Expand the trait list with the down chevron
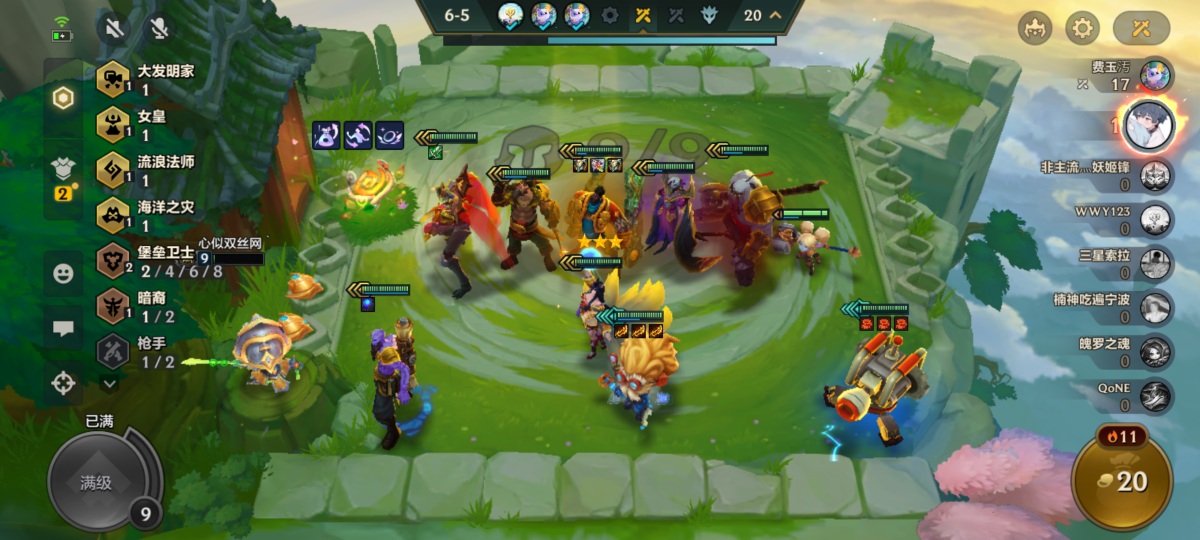This screenshot has width=1200, height=540. tap(110, 382)
